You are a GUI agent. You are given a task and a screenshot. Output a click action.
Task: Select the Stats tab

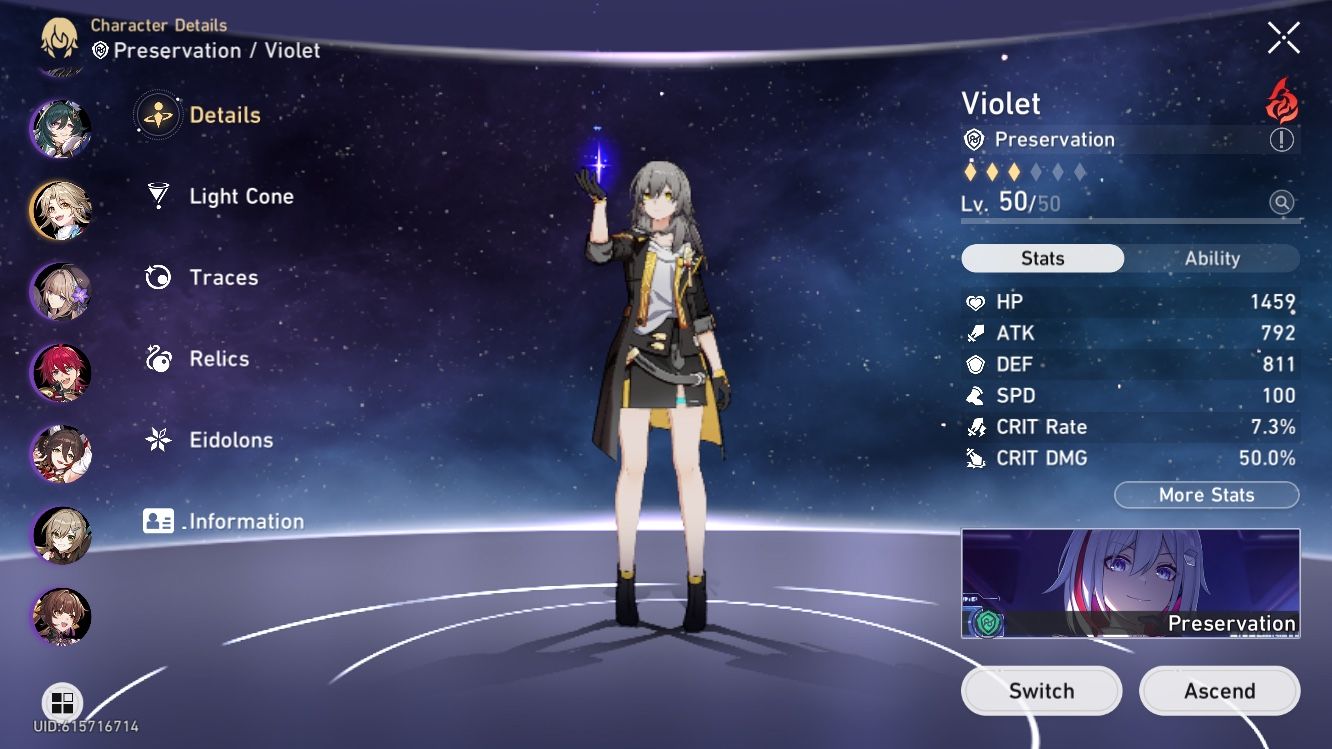tap(1042, 258)
